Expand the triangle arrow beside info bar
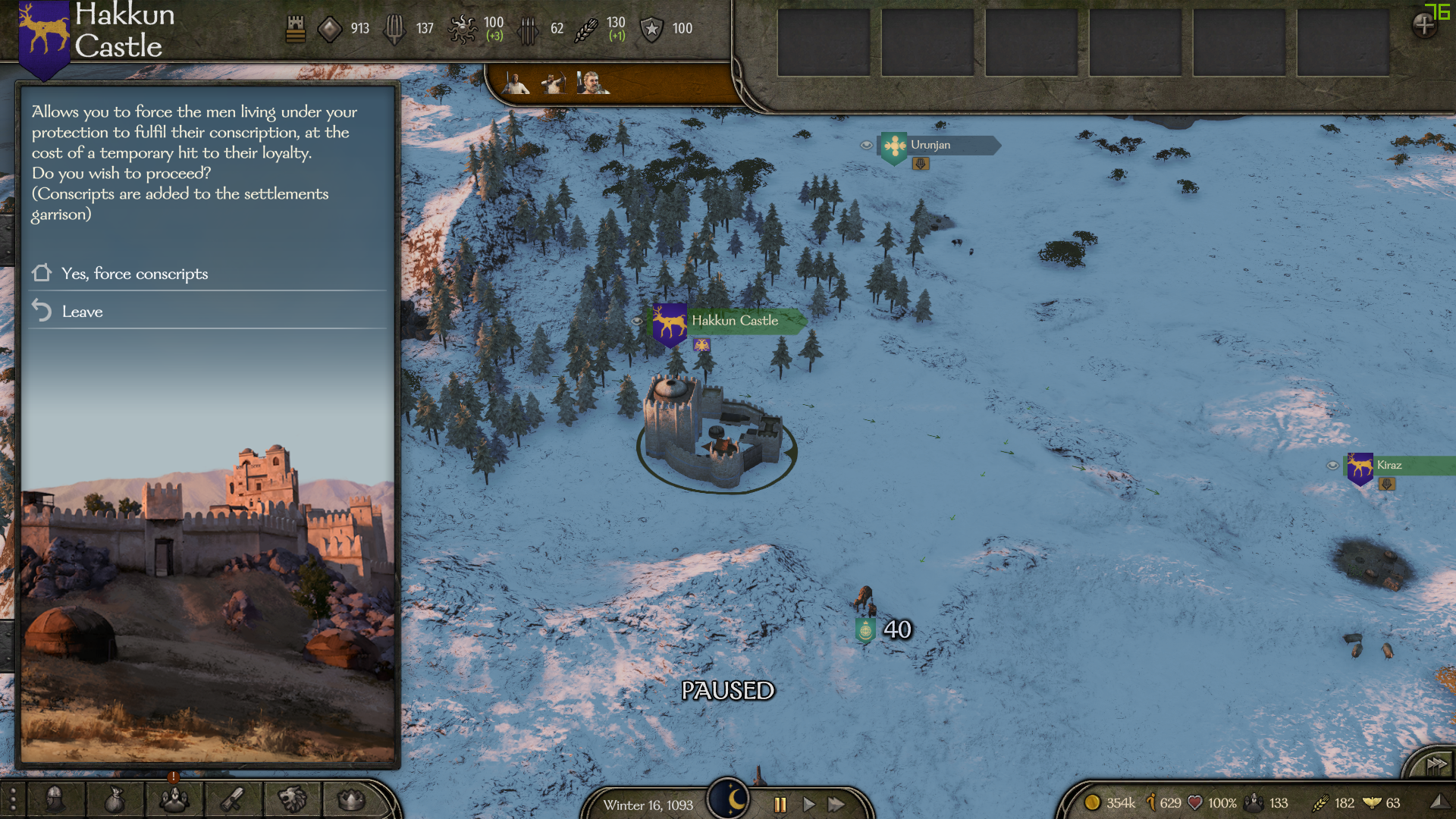This screenshot has height=819, width=1456. tap(1438, 802)
